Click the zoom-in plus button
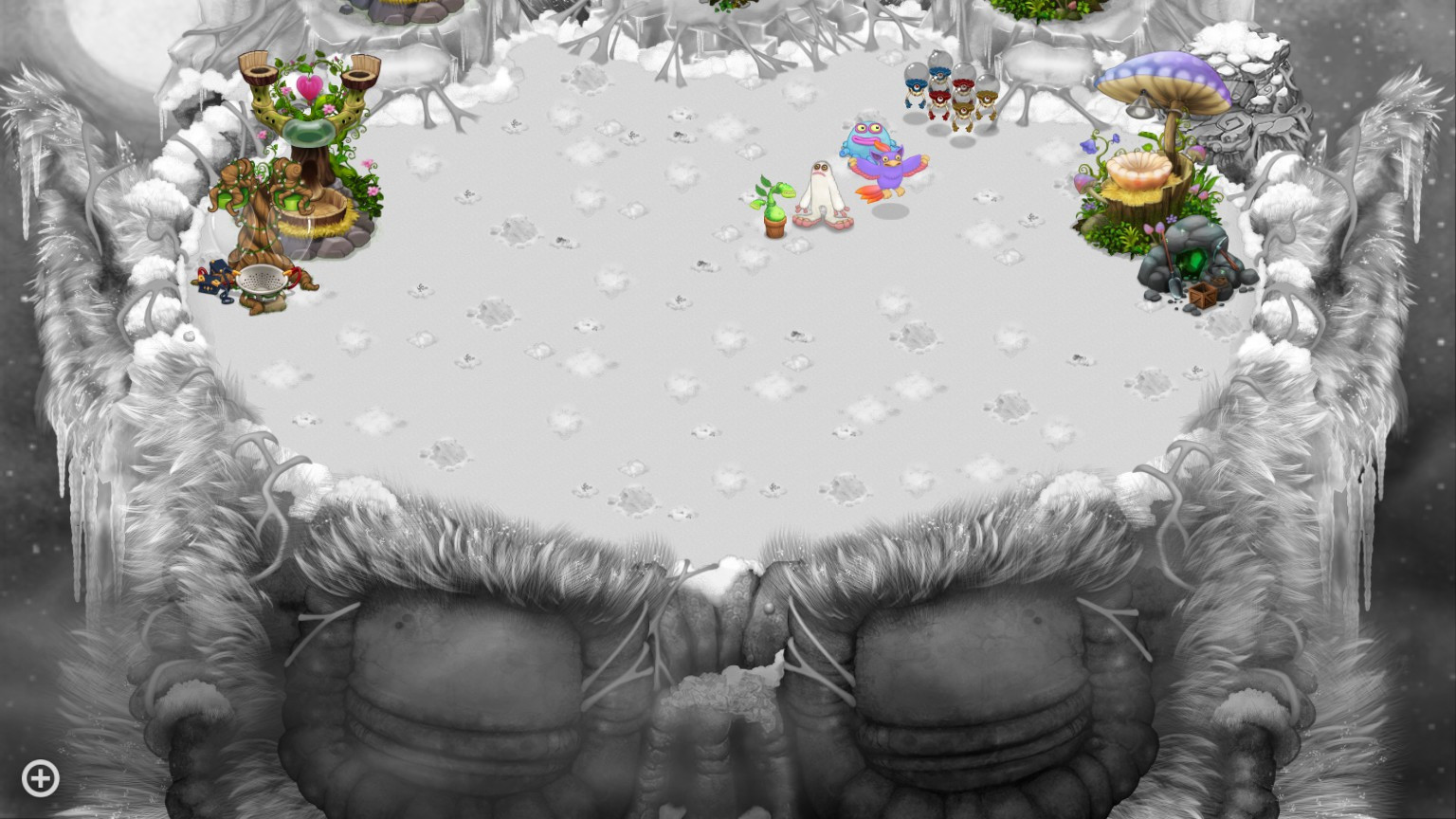1456x819 pixels. click(40, 778)
